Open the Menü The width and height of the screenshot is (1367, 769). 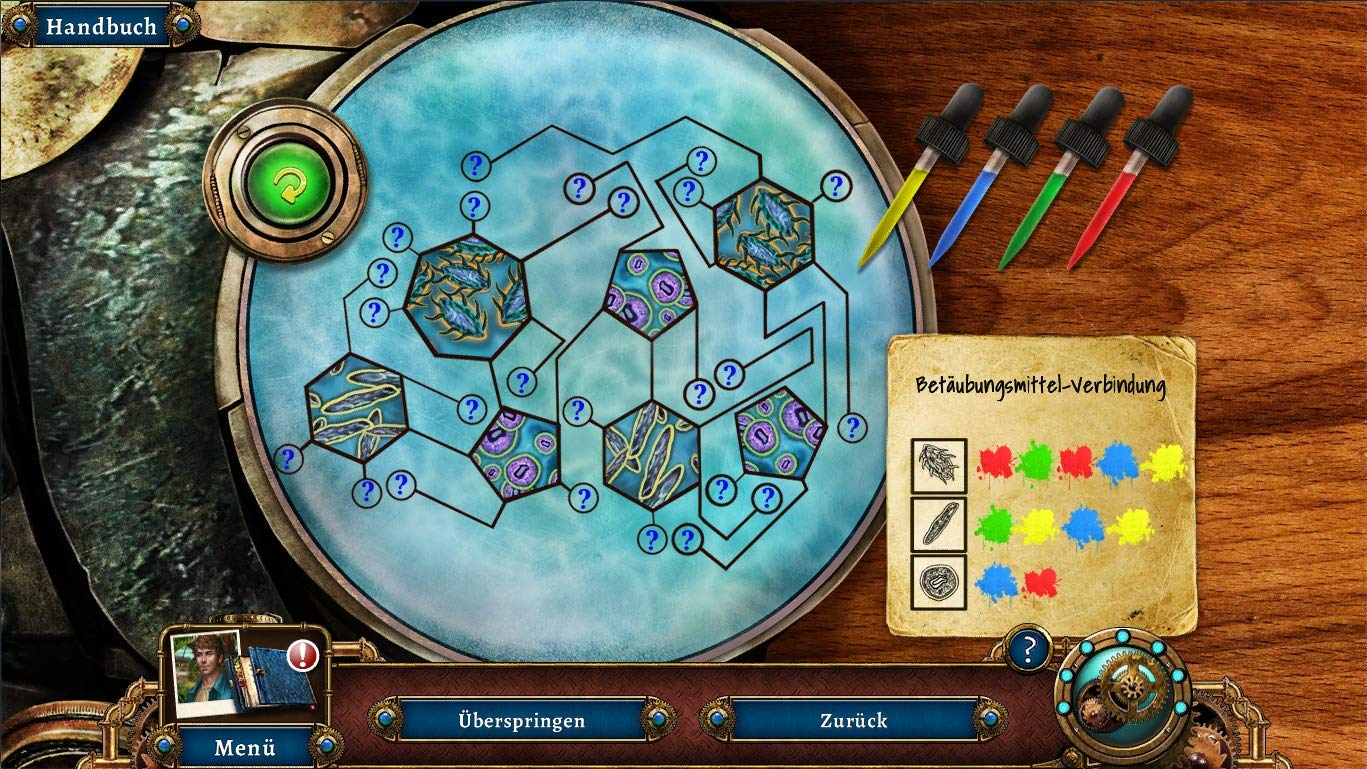tap(247, 747)
